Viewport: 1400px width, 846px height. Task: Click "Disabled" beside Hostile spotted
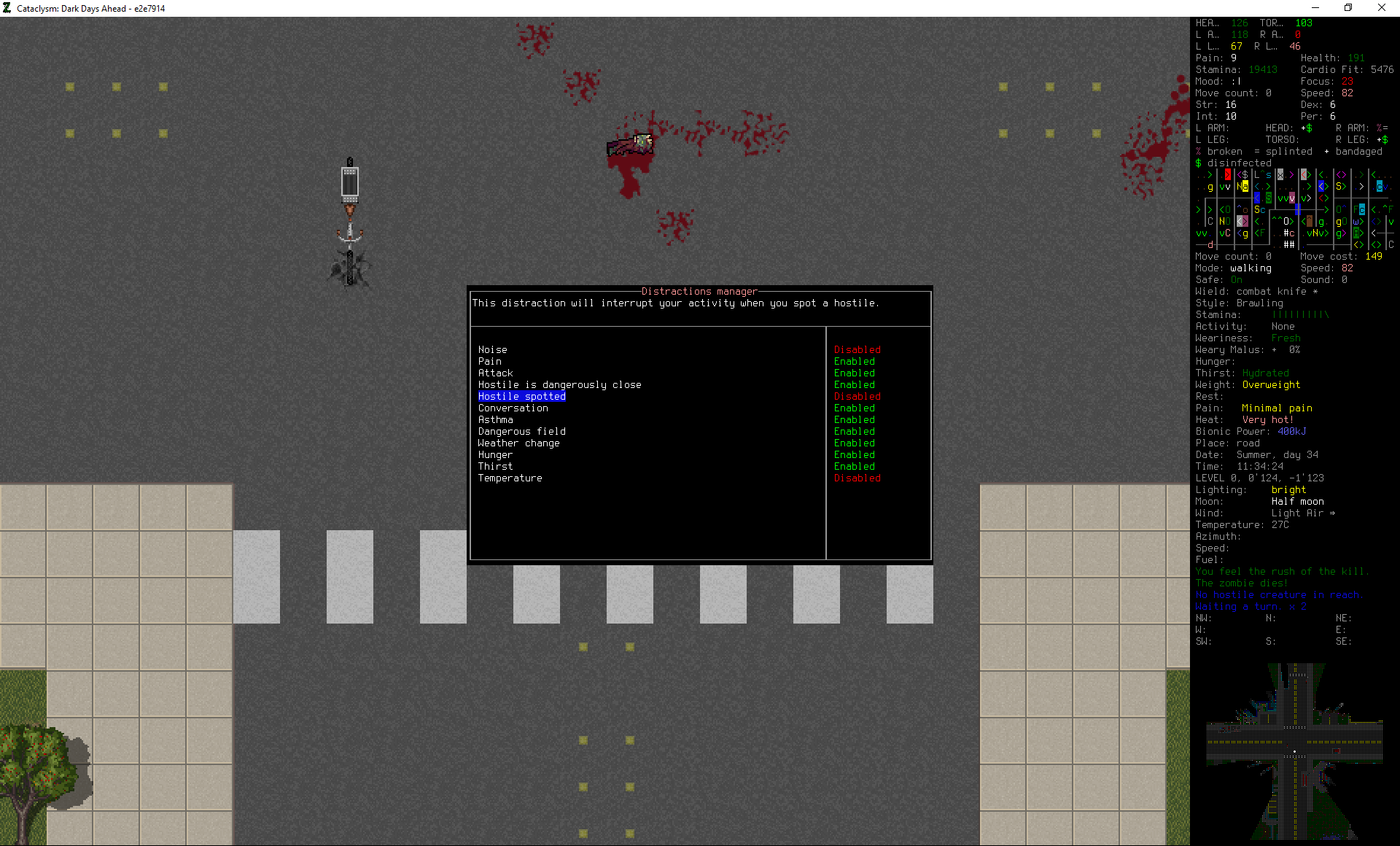click(x=857, y=396)
